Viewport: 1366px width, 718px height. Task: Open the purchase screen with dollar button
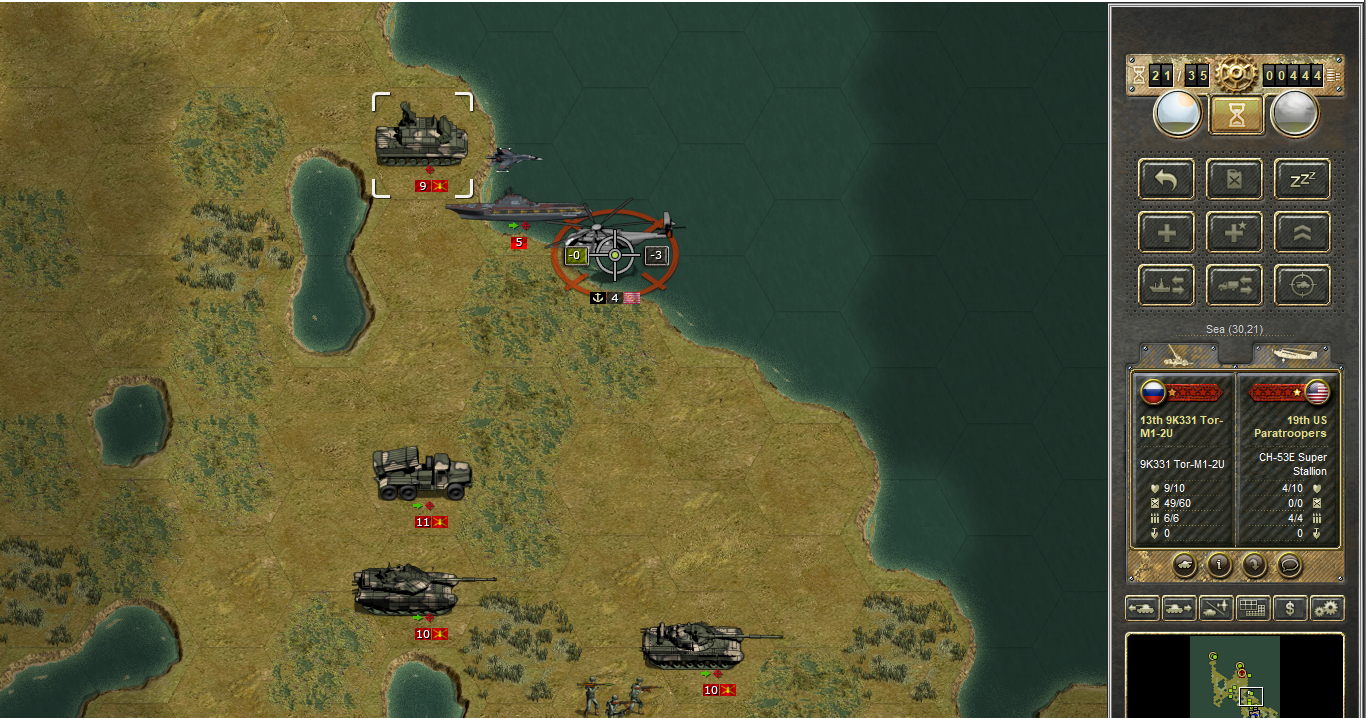pyautogui.click(x=1290, y=607)
